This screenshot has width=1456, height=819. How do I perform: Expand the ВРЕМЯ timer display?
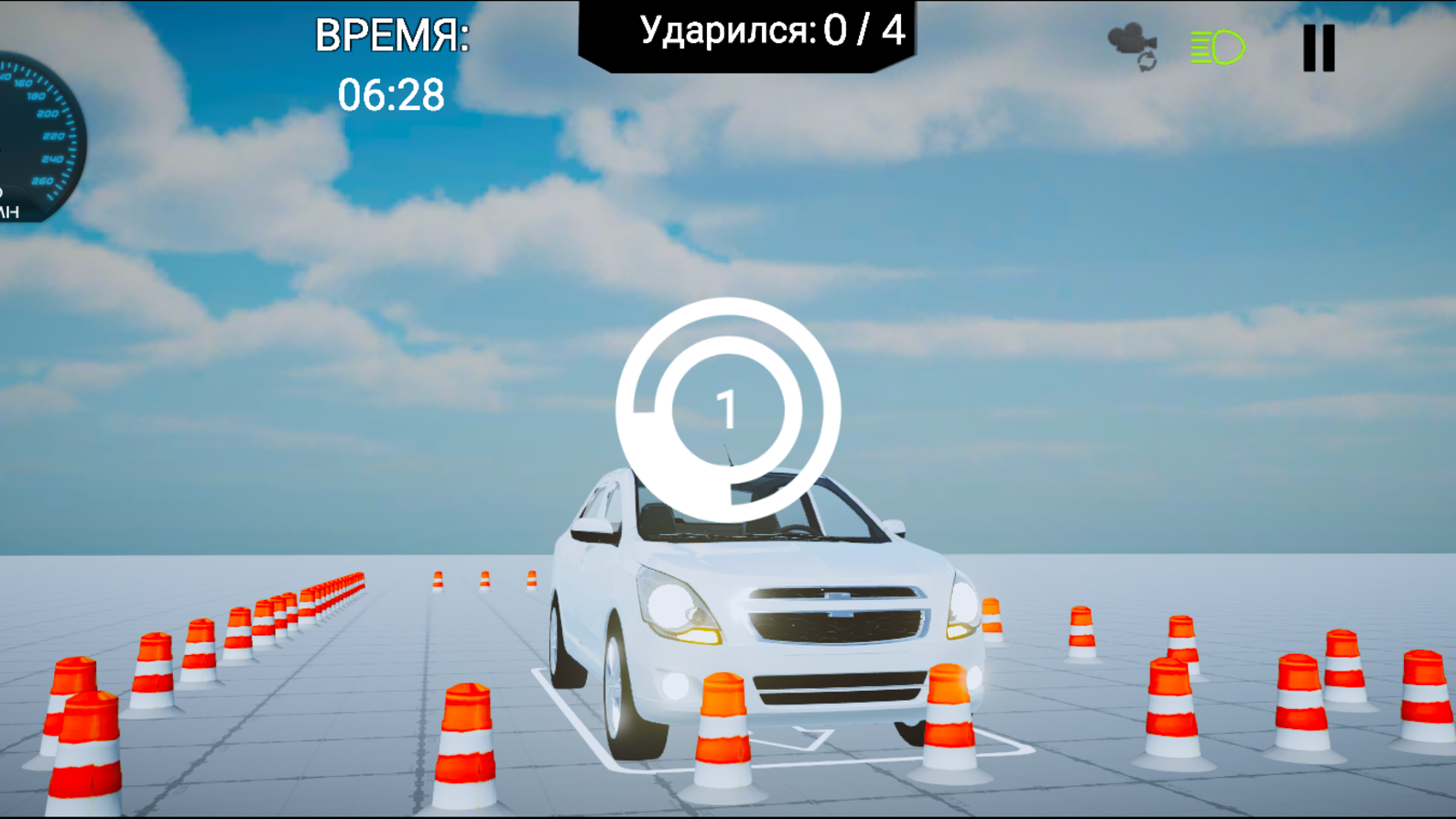(392, 64)
